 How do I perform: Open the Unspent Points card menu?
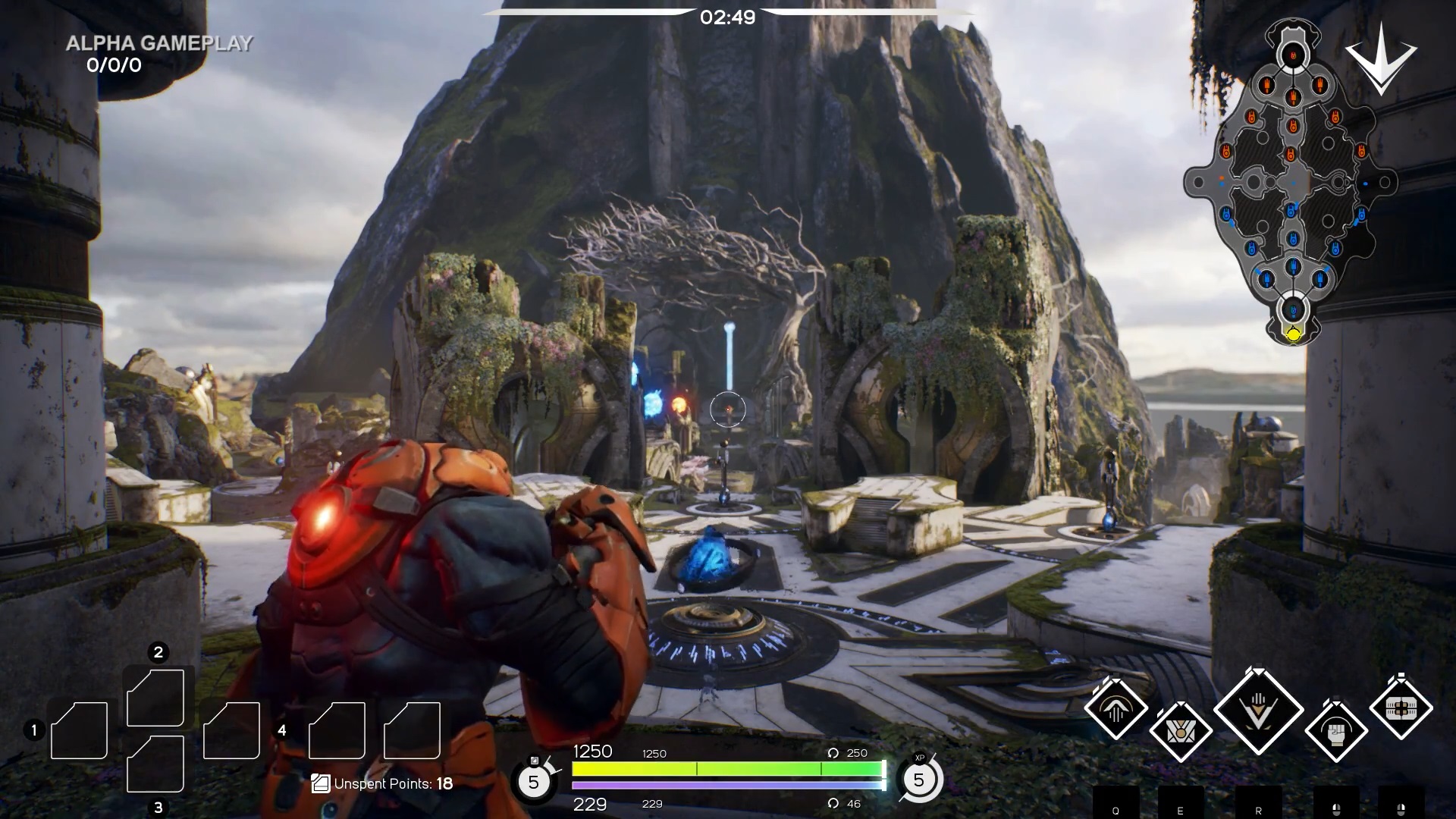382,783
